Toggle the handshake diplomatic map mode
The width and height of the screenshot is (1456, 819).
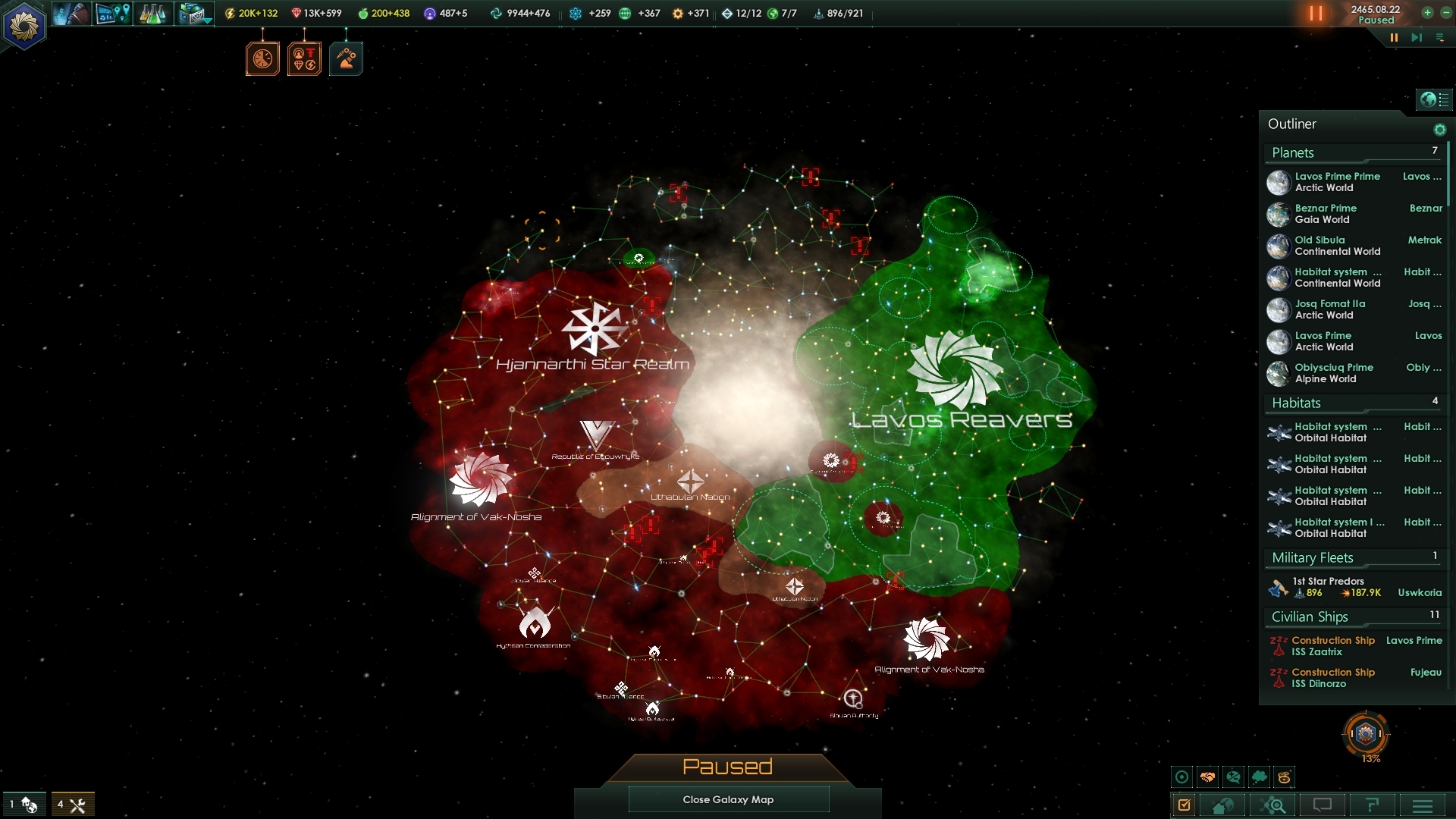tap(1207, 777)
